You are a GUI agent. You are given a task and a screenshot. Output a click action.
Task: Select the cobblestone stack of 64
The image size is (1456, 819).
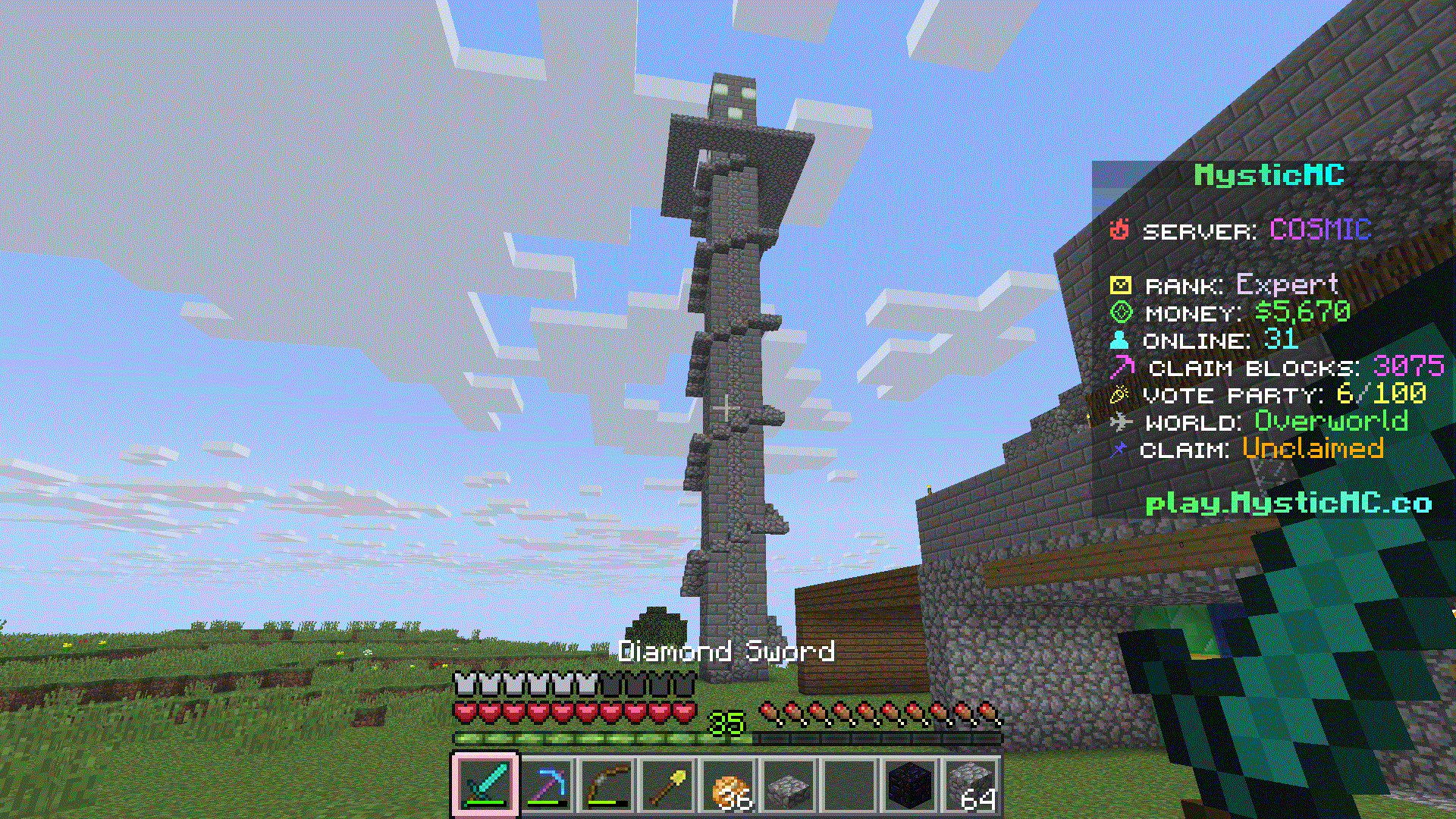tap(971, 785)
